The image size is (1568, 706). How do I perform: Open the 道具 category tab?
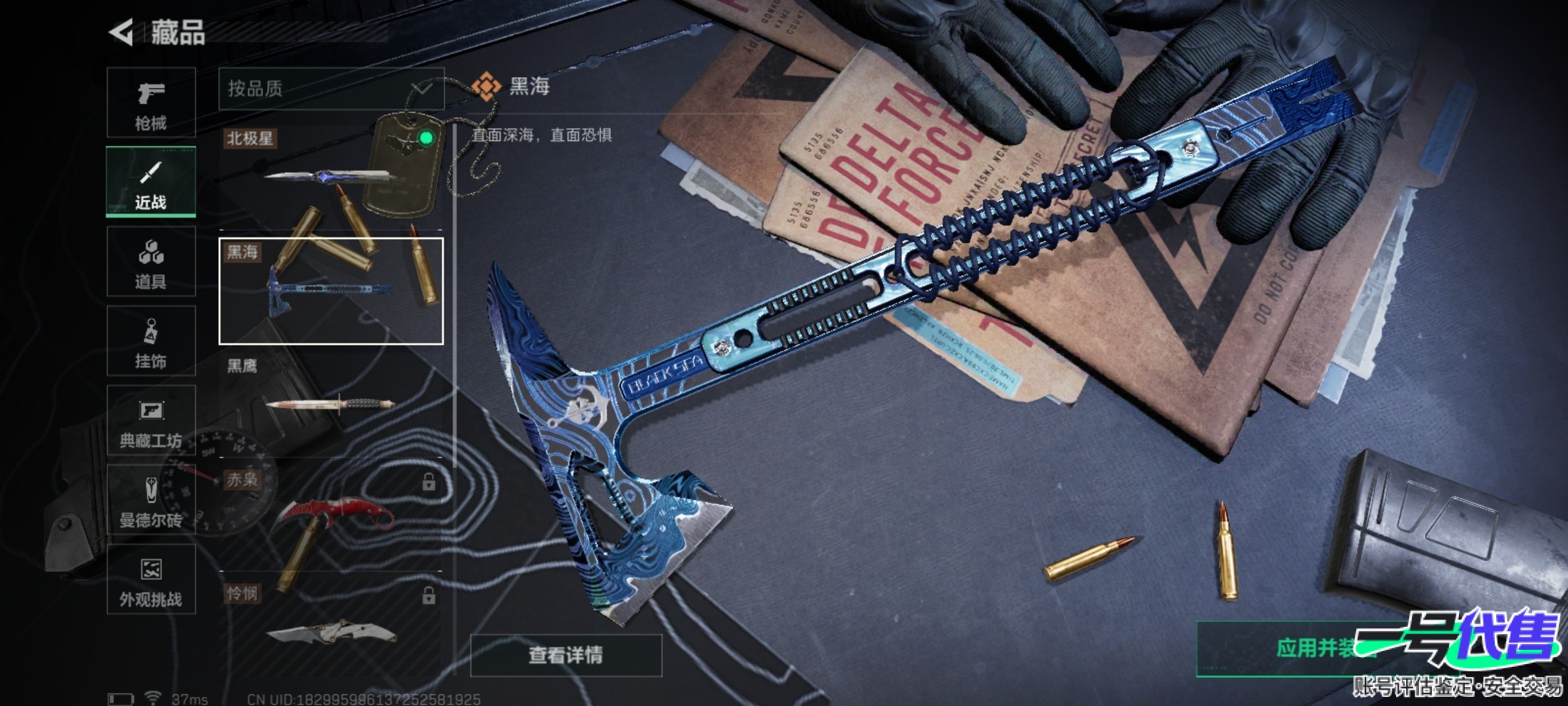(151, 262)
